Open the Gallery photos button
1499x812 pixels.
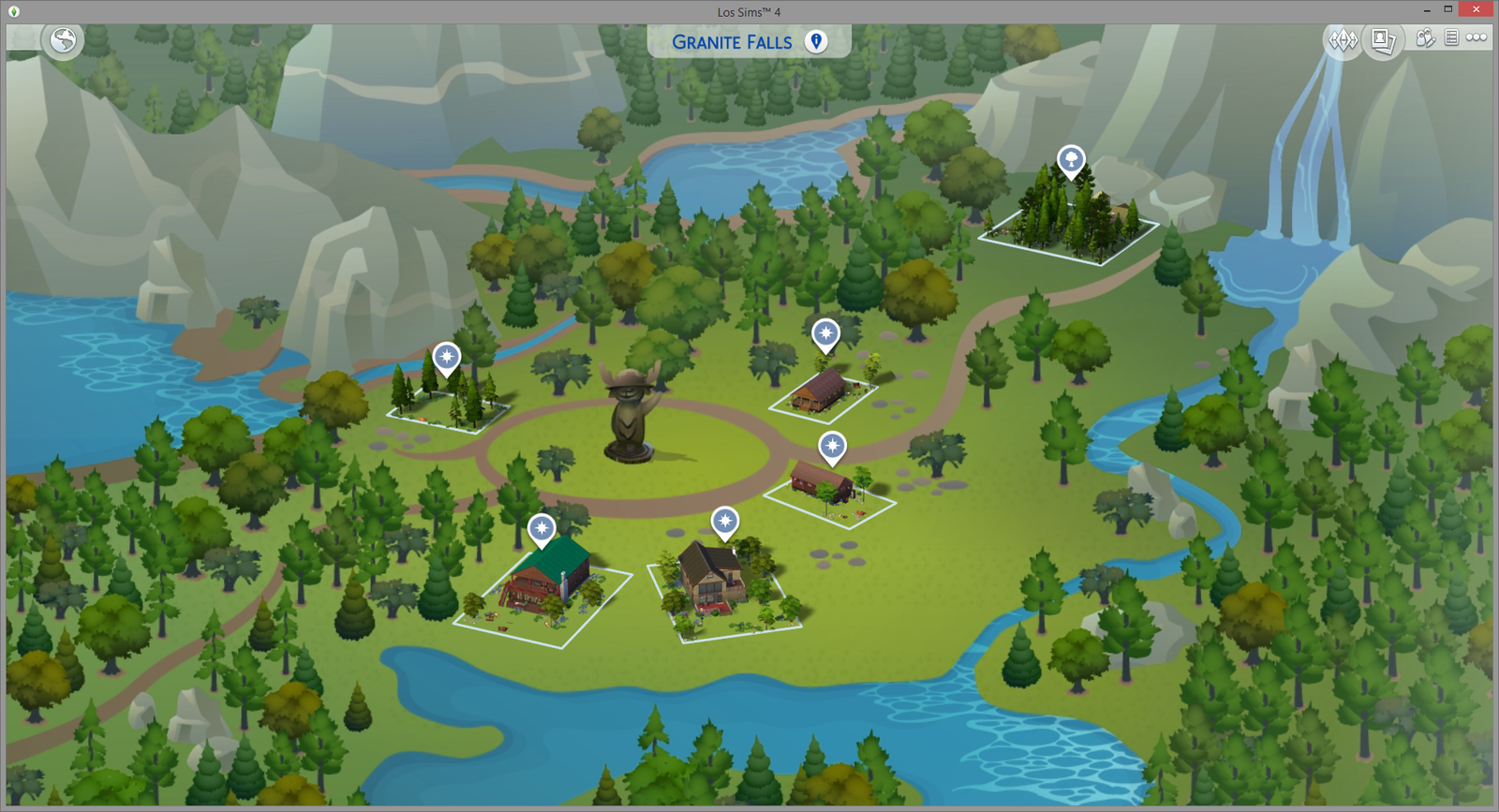click(1383, 40)
